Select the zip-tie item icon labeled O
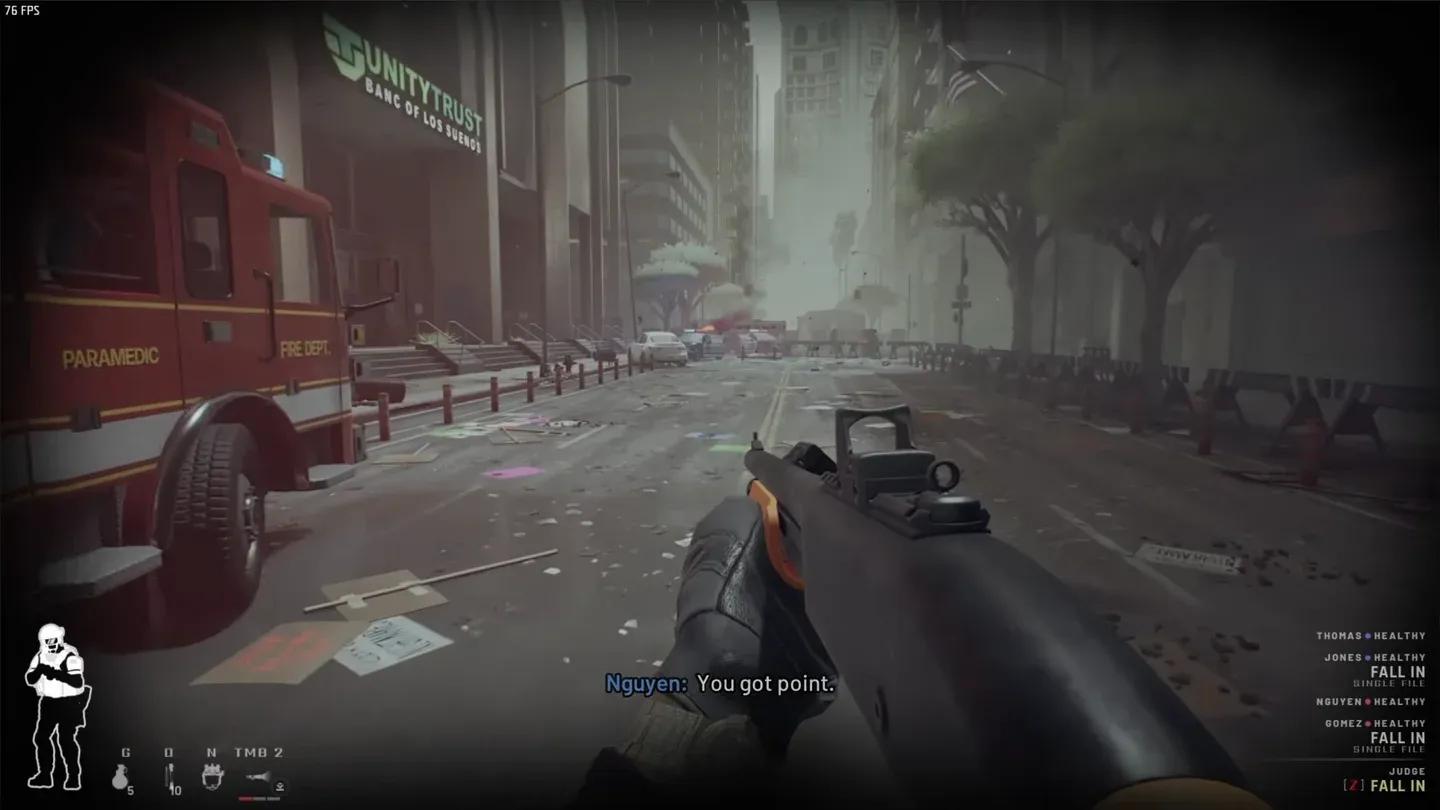Viewport: 1440px width, 810px height. click(x=168, y=776)
